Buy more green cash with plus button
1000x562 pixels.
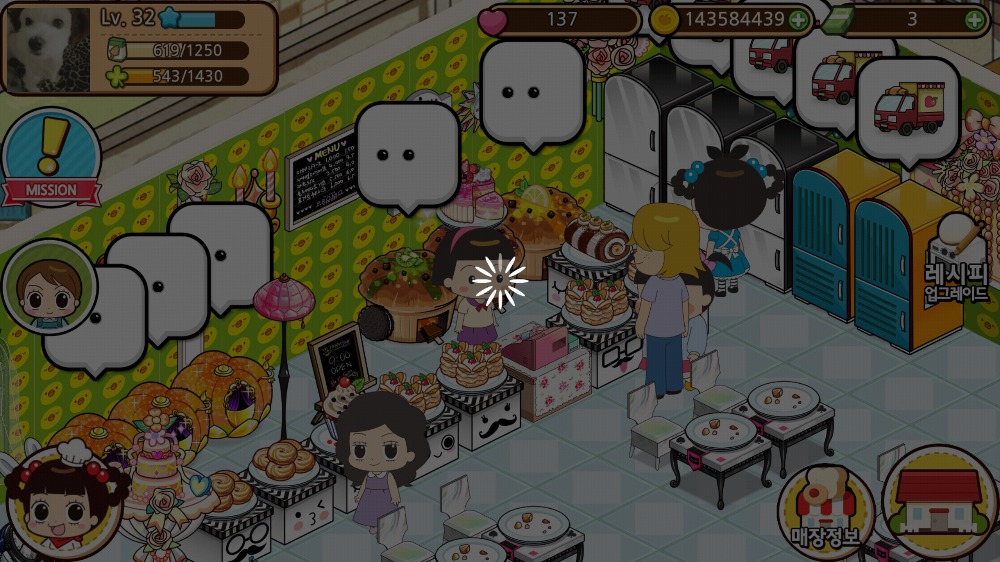[x=974, y=19]
